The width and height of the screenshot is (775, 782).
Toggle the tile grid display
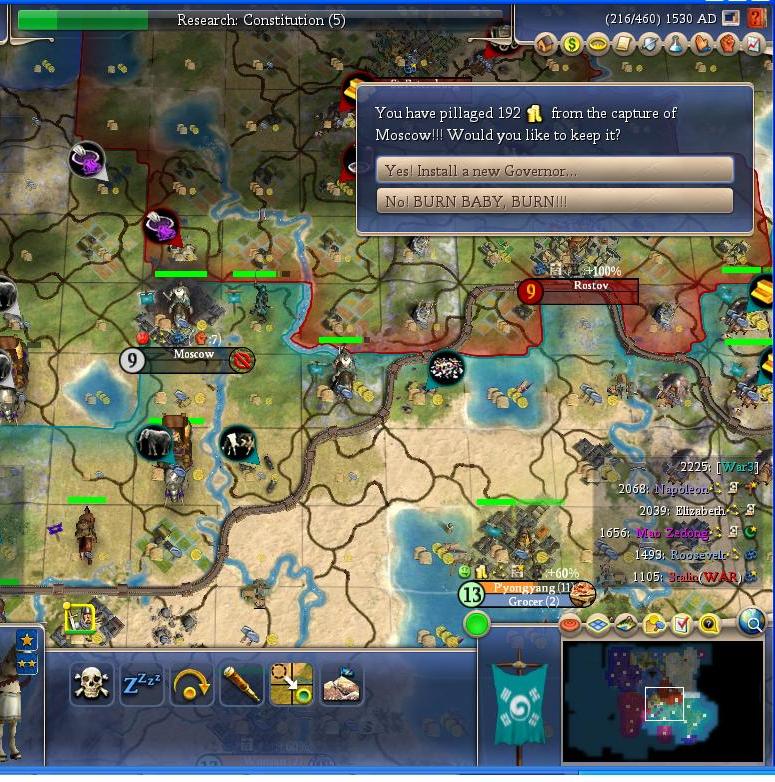point(599,625)
